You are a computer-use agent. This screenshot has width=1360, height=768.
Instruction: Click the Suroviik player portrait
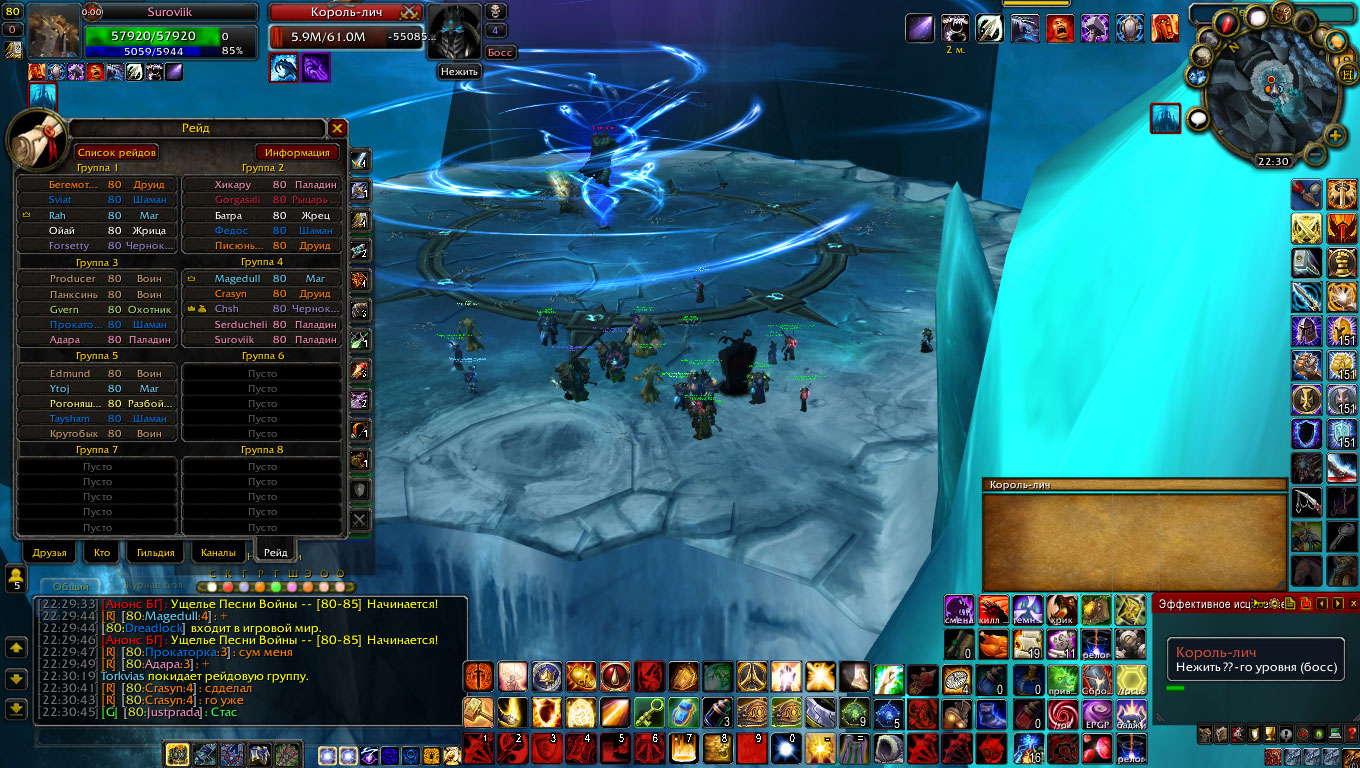[x=53, y=32]
